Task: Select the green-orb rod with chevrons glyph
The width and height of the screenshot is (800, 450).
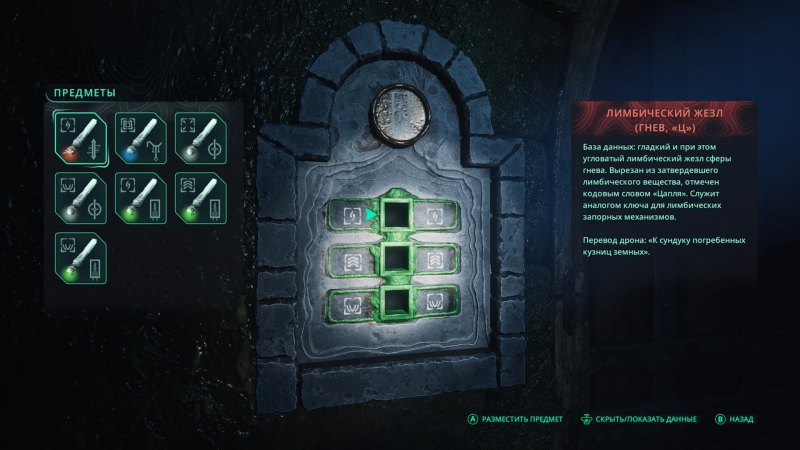Action: tap(200, 195)
